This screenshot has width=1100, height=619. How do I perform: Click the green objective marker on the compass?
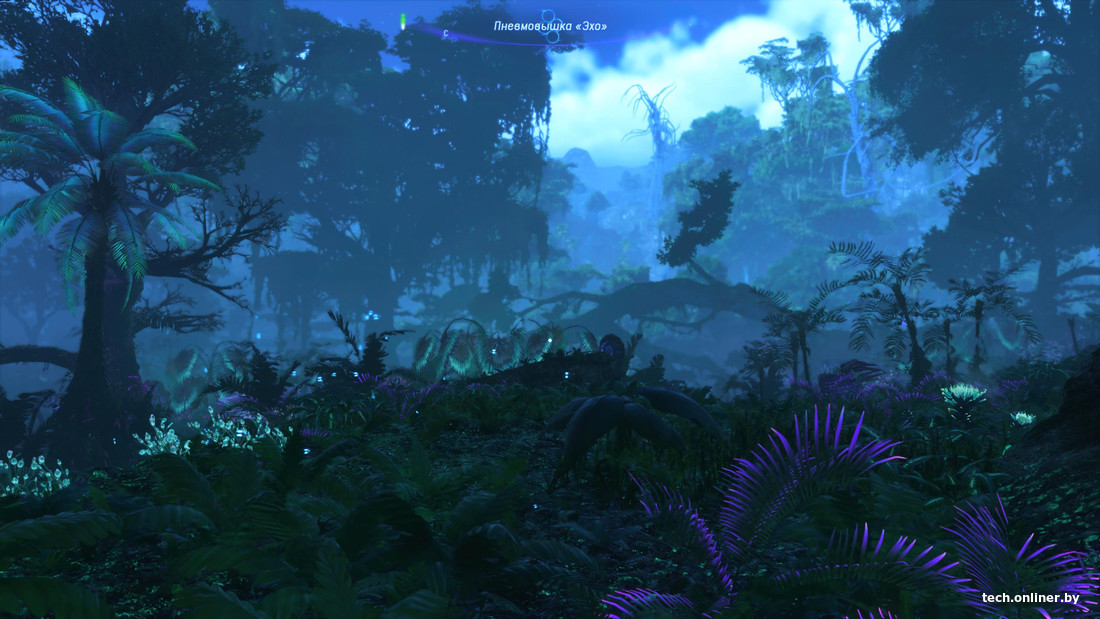[403, 20]
